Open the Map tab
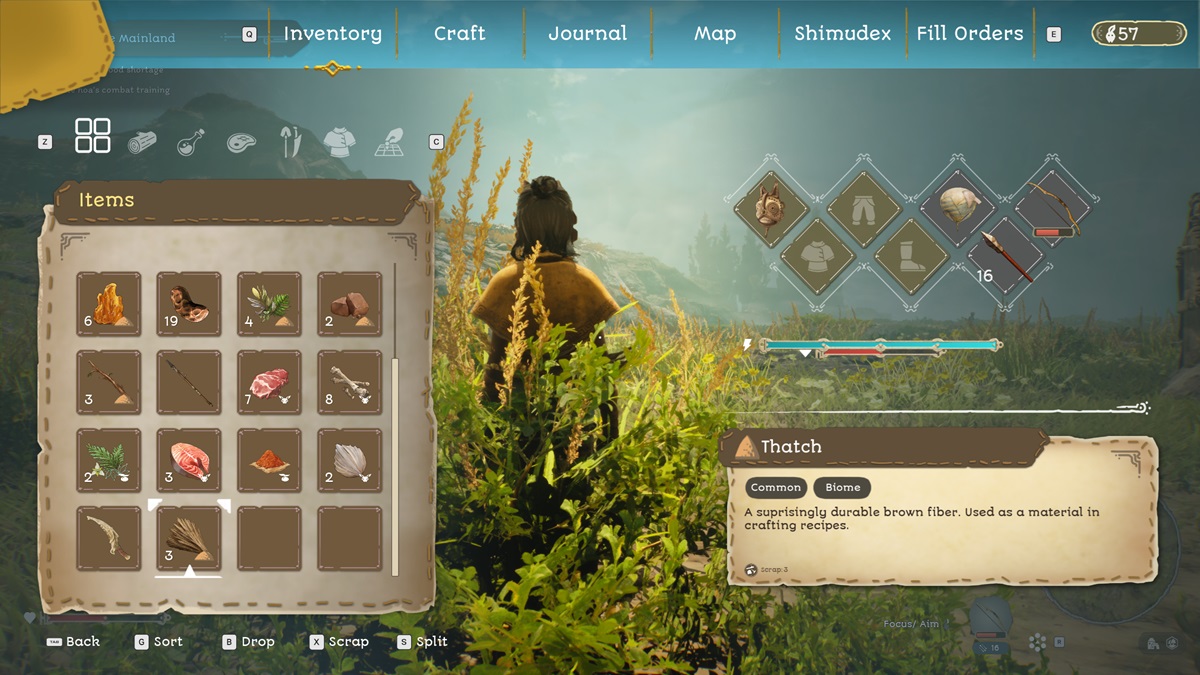This screenshot has width=1200, height=675. (715, 33)
